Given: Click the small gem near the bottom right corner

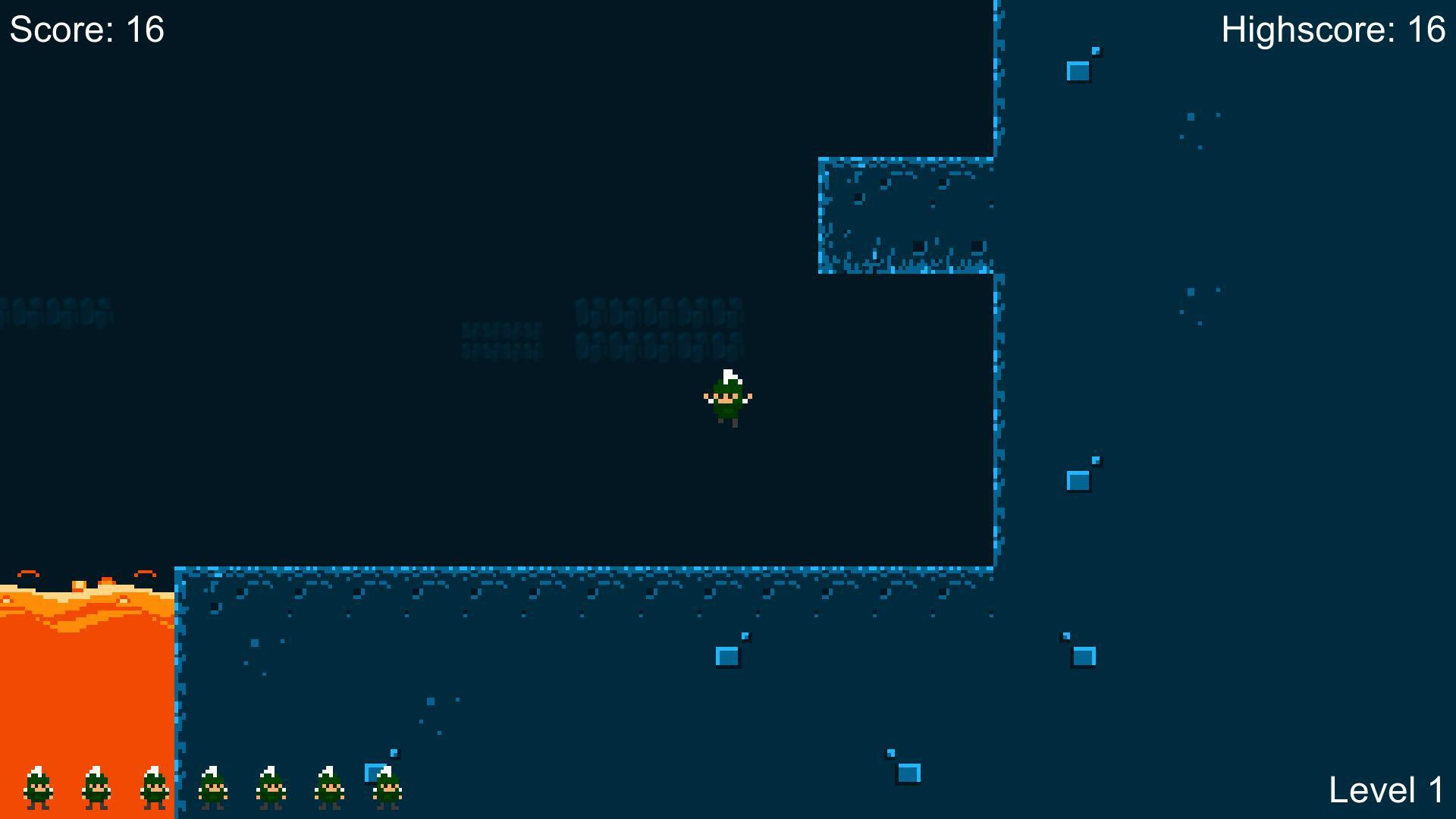Looking at the screenshot, I should pos(910,773).
